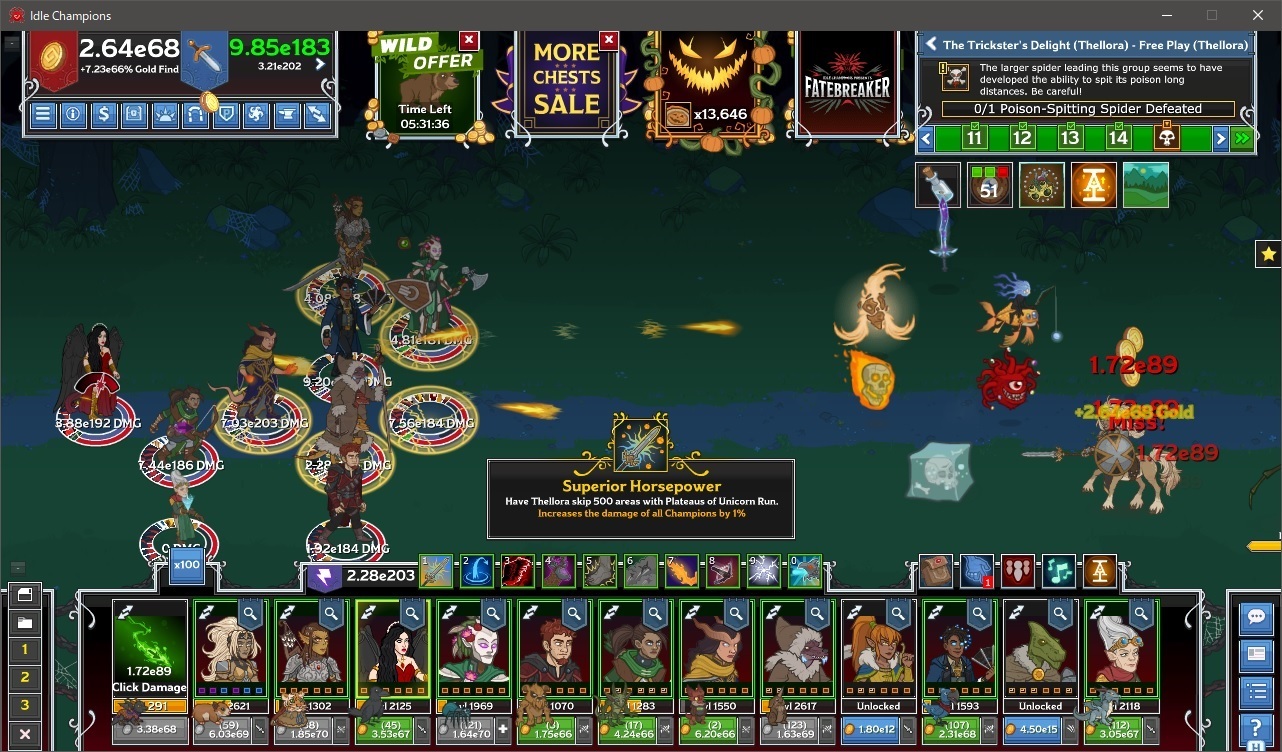The image size is (1282, 752).
Task: Click the potion bottle buff icon
Action: pos(938,185)
